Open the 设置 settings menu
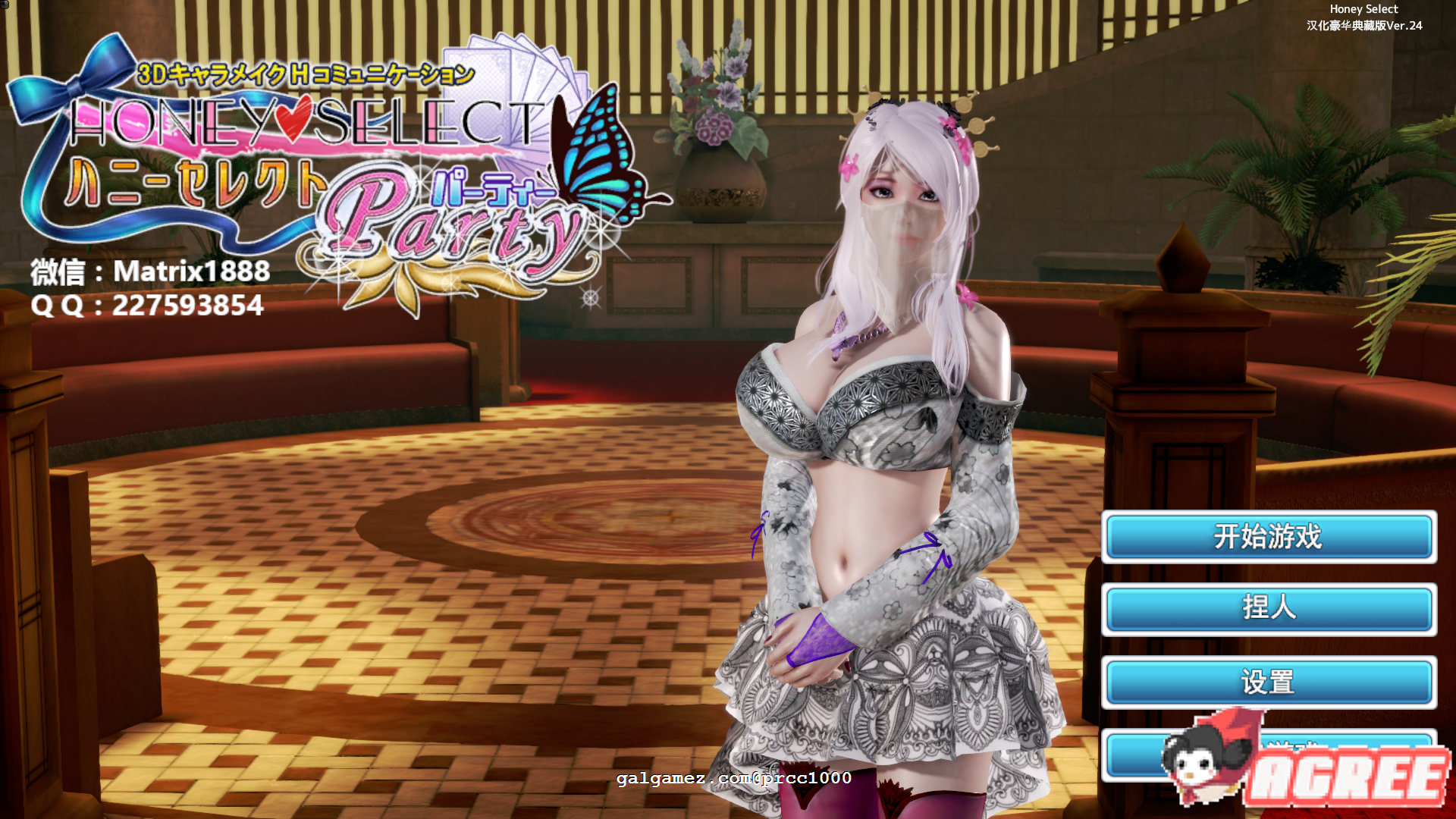1456x819 pixels. click(x=1267, y=683)
